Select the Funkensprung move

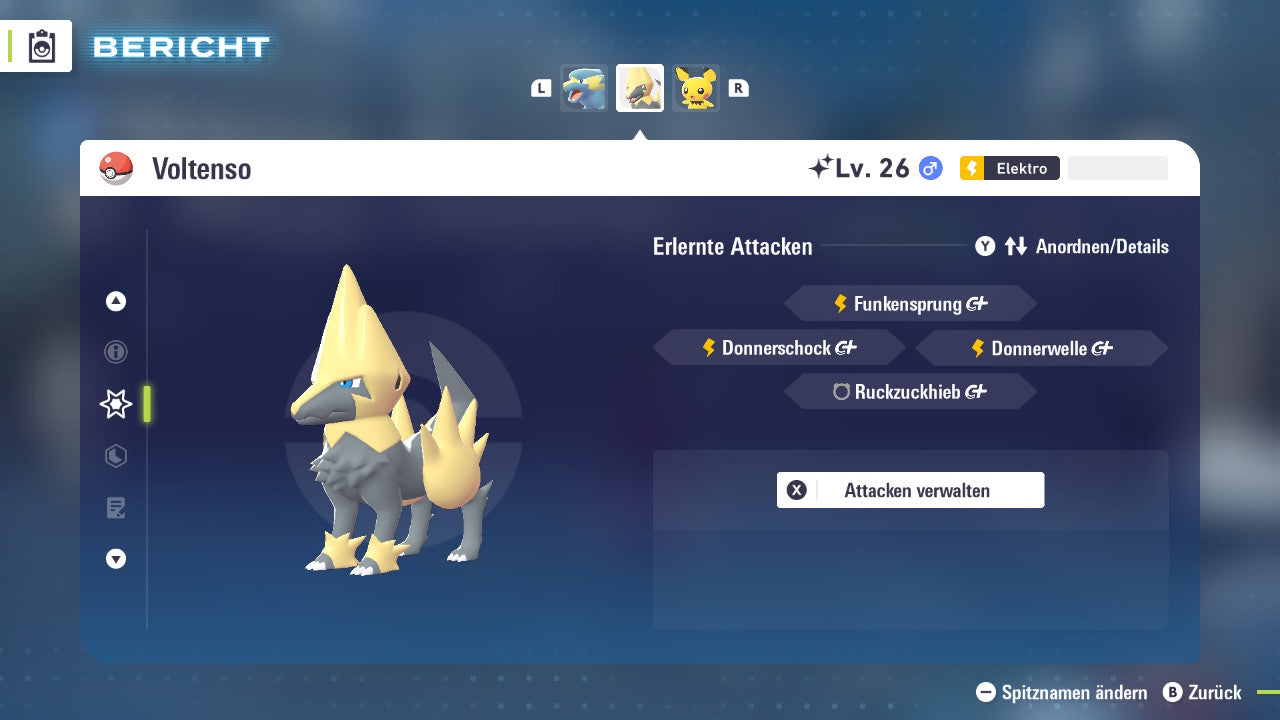tap(910, 303)
